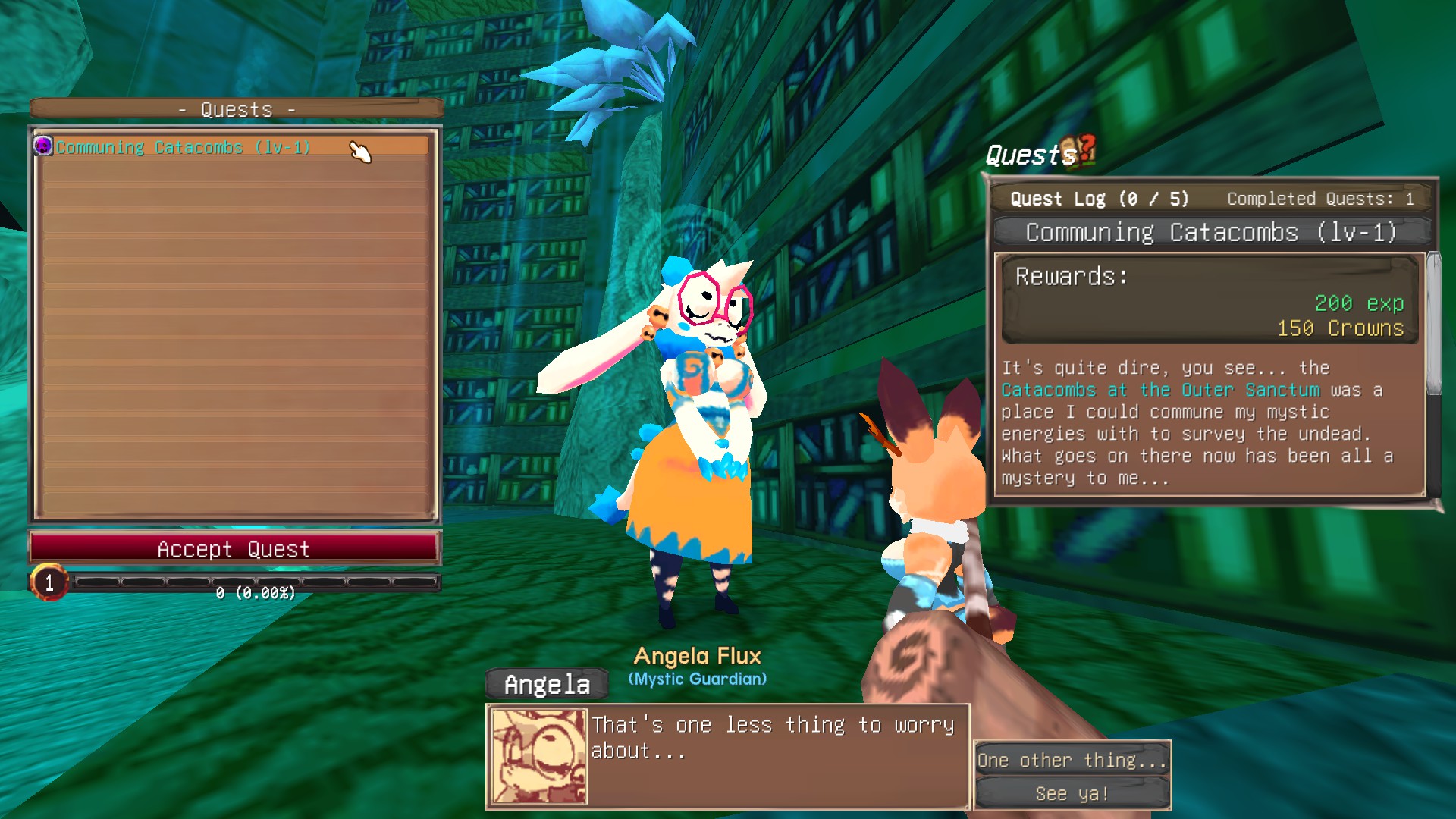This screenshot has height=819, width=1456.
Task: Click the quest details scrollbar
Action: [1432, 326]
